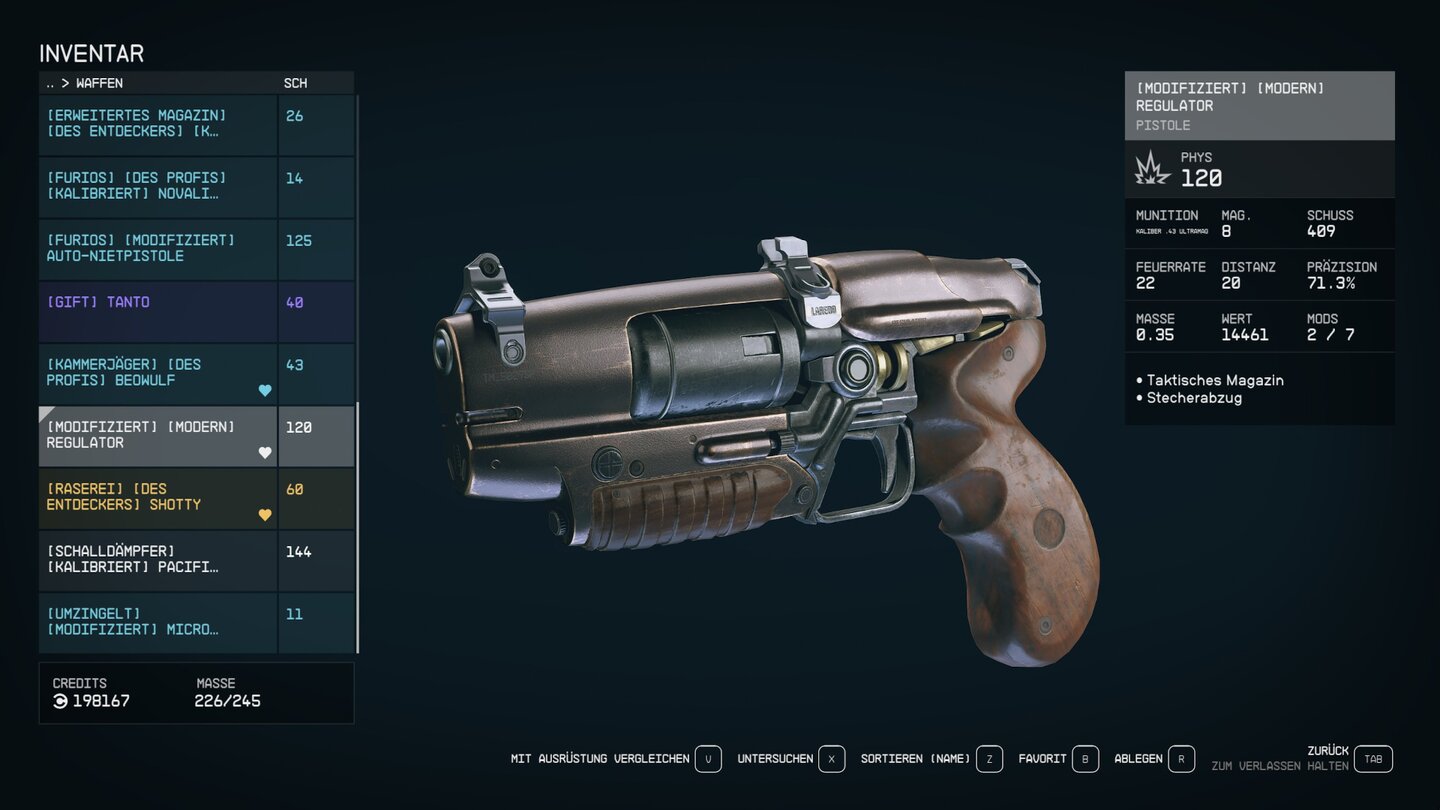Sort the list by SCH column
1440x810 pixels.
[x=295, y=83]
